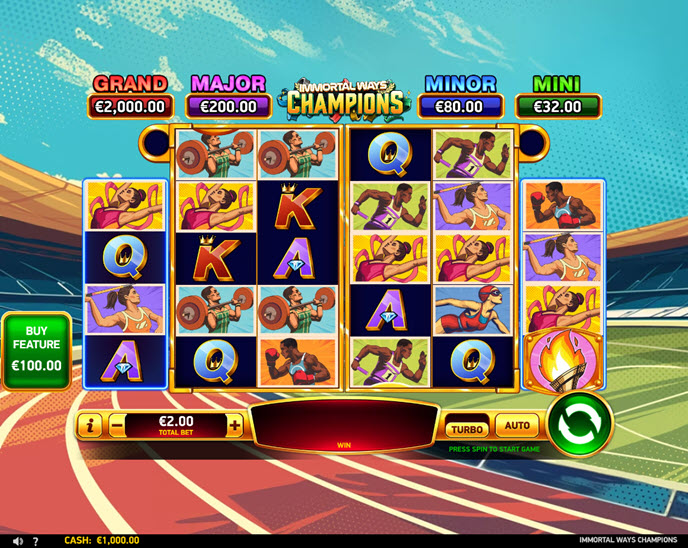Increase total bet with the plus button
This screenshot has height=548, width=688.
(235, 425)
